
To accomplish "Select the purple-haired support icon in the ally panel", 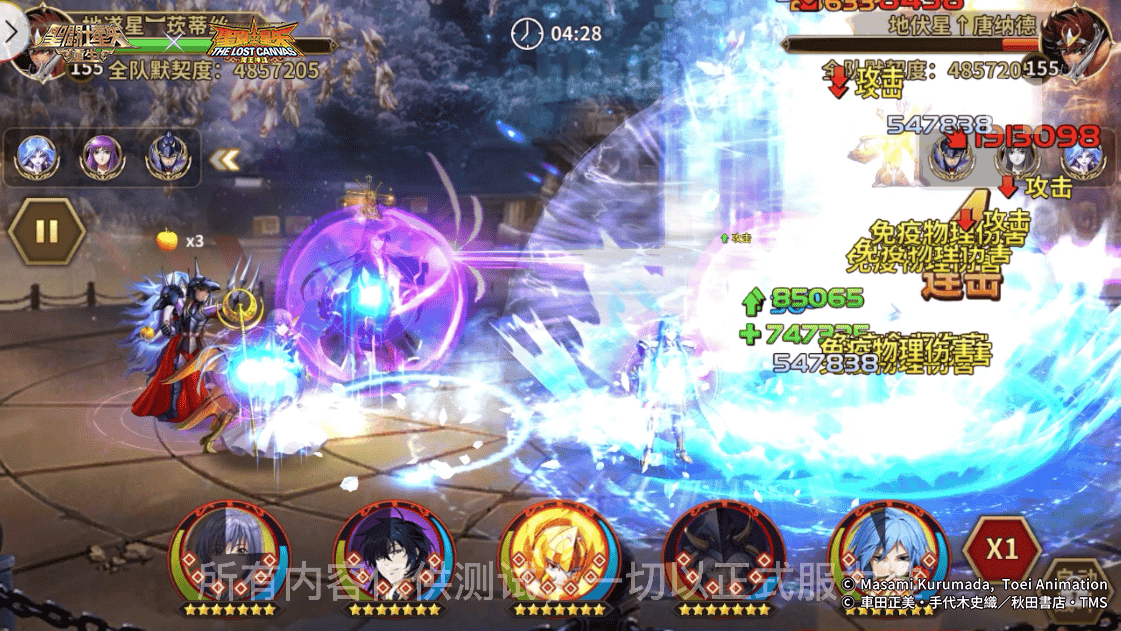I will coord(101,156).
